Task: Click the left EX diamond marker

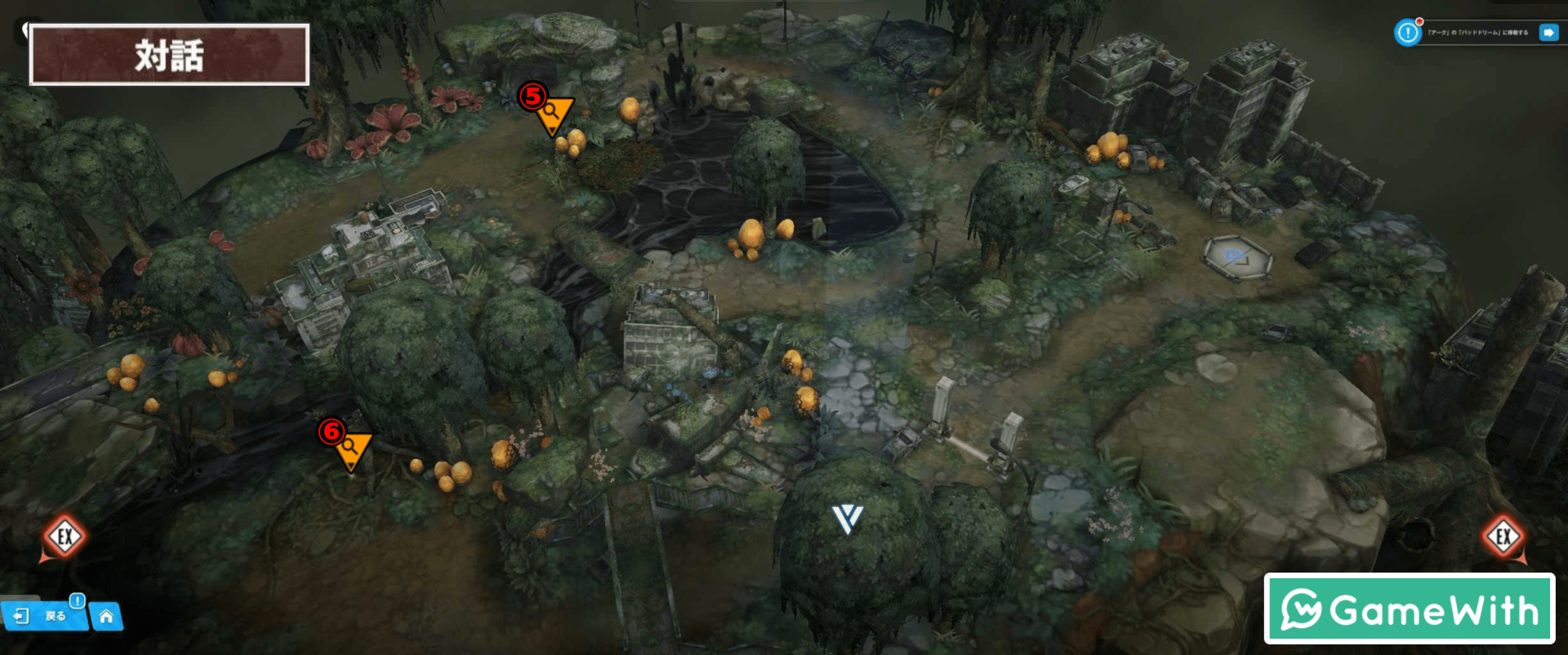Action: pos(65,537)
